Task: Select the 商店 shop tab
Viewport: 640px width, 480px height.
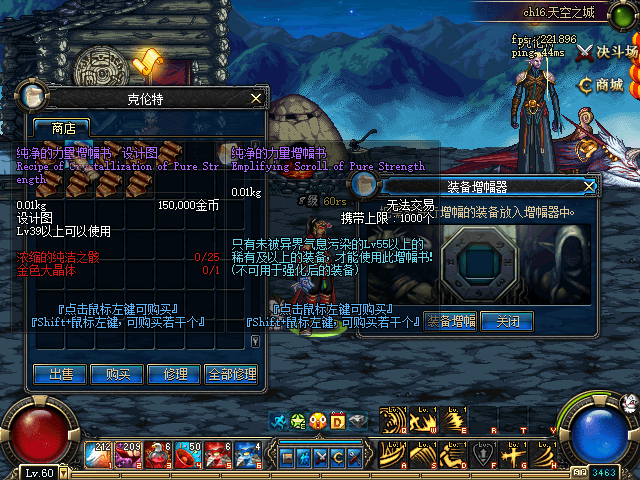Action: 62,128
